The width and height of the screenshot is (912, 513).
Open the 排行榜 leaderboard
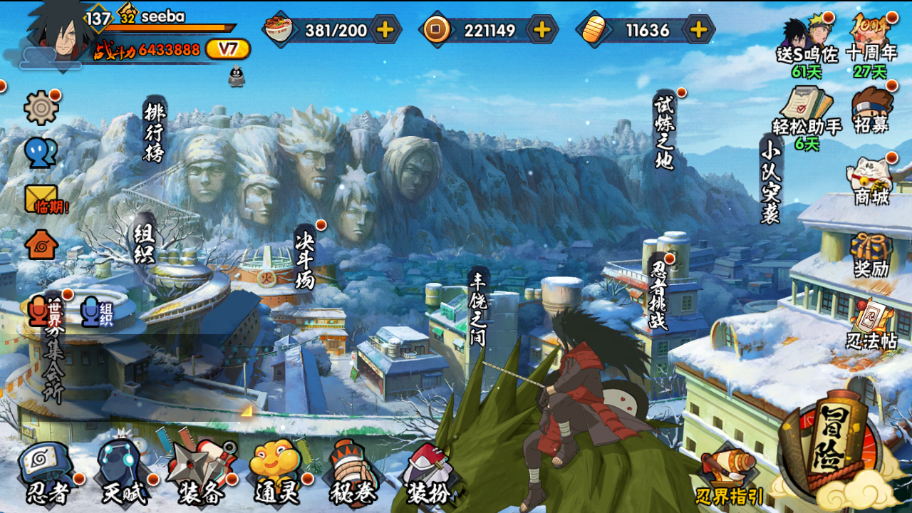click(154, 132)
